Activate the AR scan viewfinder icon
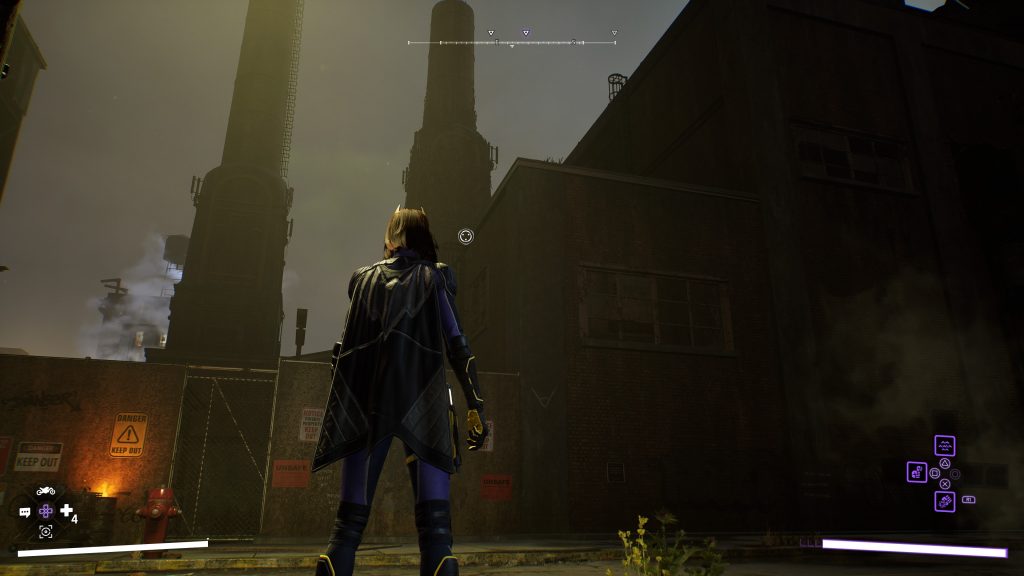 (45, 531)
